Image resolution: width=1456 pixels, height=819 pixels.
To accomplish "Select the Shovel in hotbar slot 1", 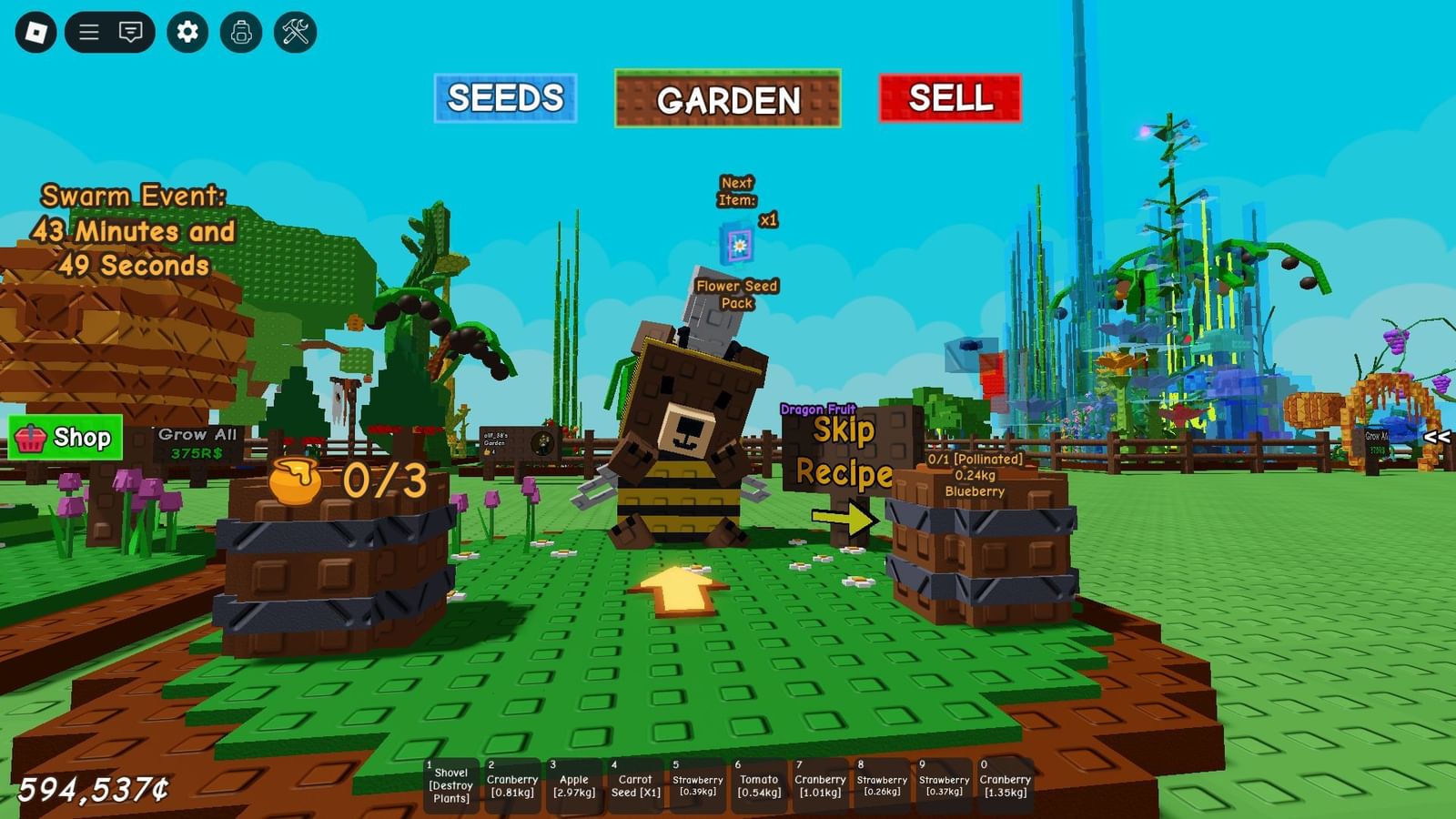I will click(452, 784).
